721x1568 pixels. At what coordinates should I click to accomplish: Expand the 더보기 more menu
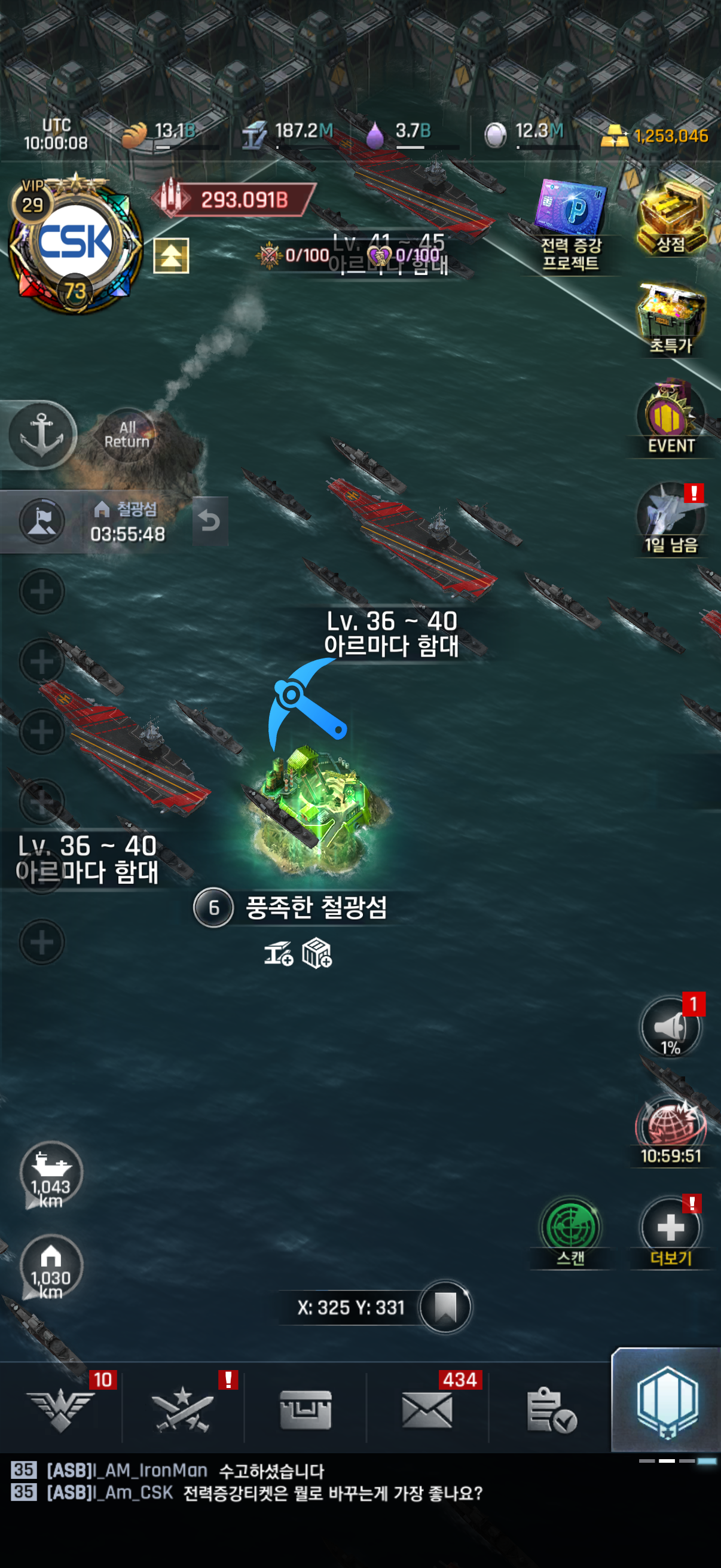pyautogui.click(x=671, y=1229)
